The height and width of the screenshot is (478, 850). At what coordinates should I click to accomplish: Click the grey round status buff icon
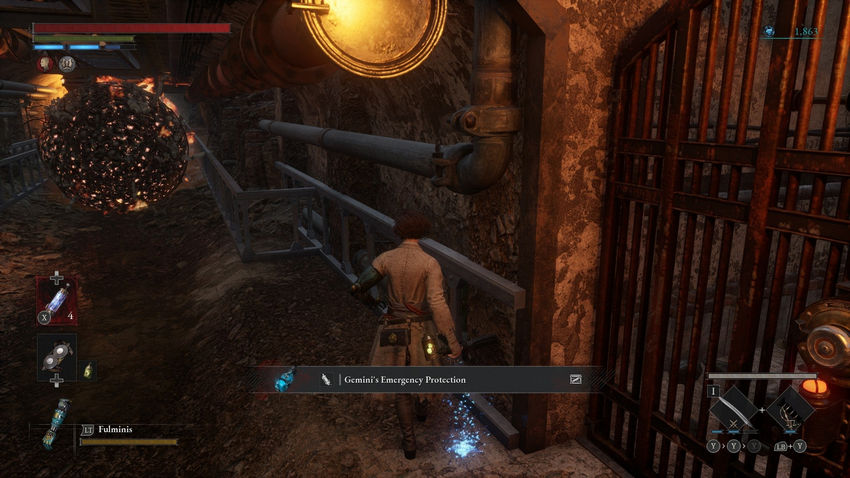pyautogui.click(x=66, y=63)
